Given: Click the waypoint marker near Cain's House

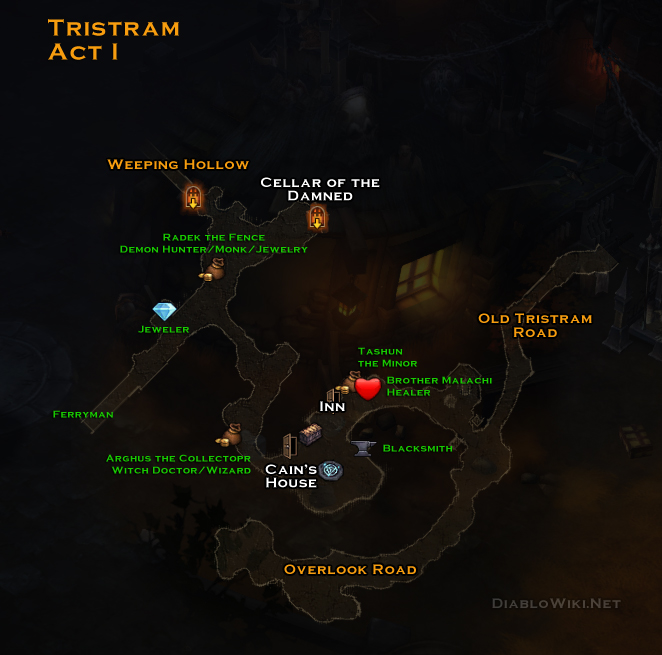Looking at the screenshot, I should [331, 470].
